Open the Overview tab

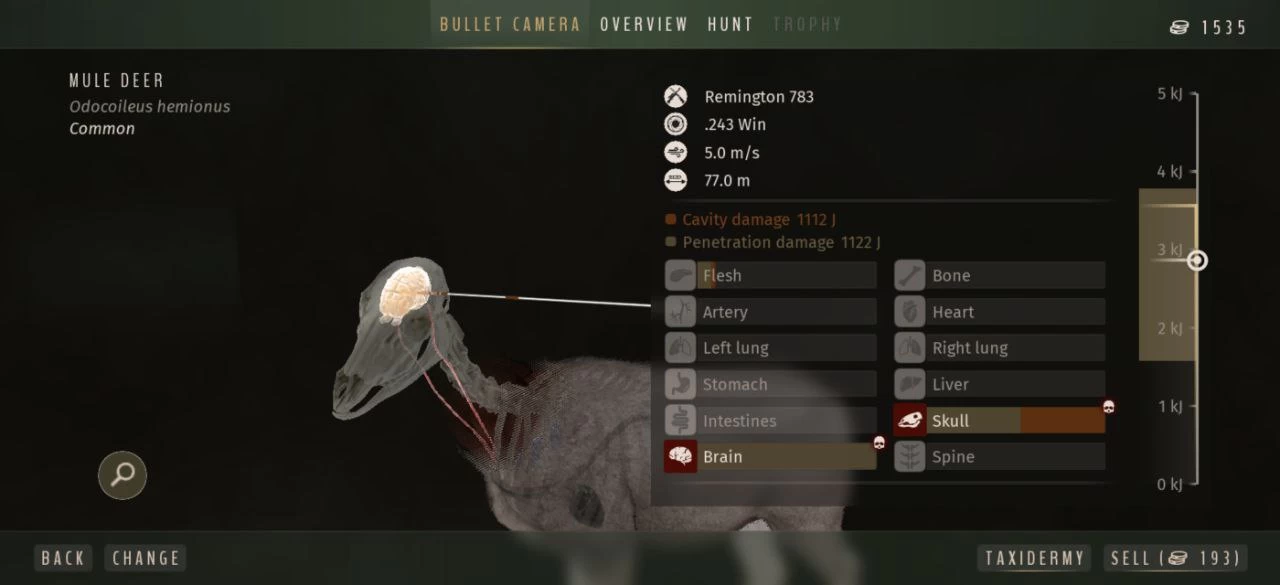[644, 24]
